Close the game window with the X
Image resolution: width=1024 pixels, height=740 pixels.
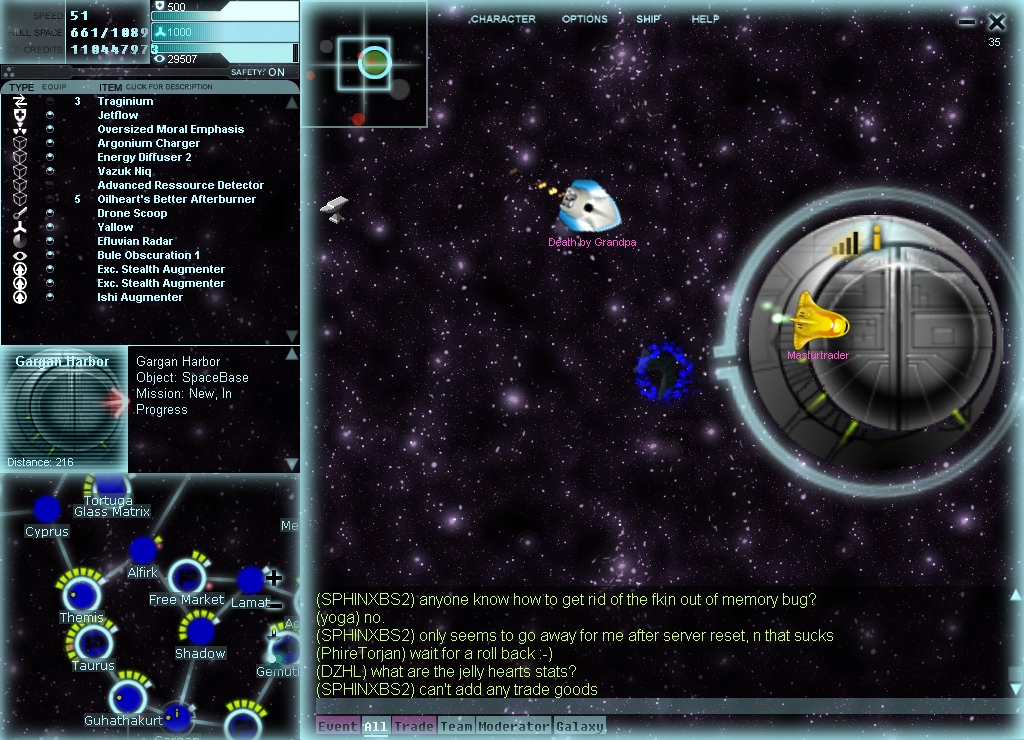tap(996, 21)
